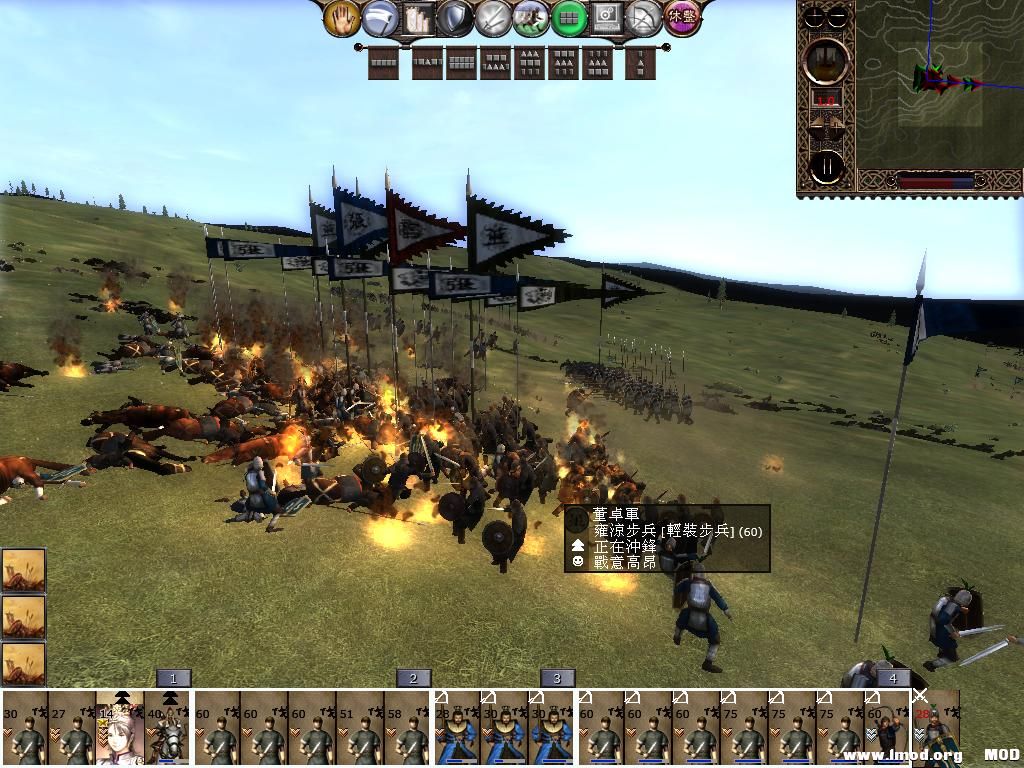Click the green group formation button
The image size is (1024, 768).
point(568,17)
